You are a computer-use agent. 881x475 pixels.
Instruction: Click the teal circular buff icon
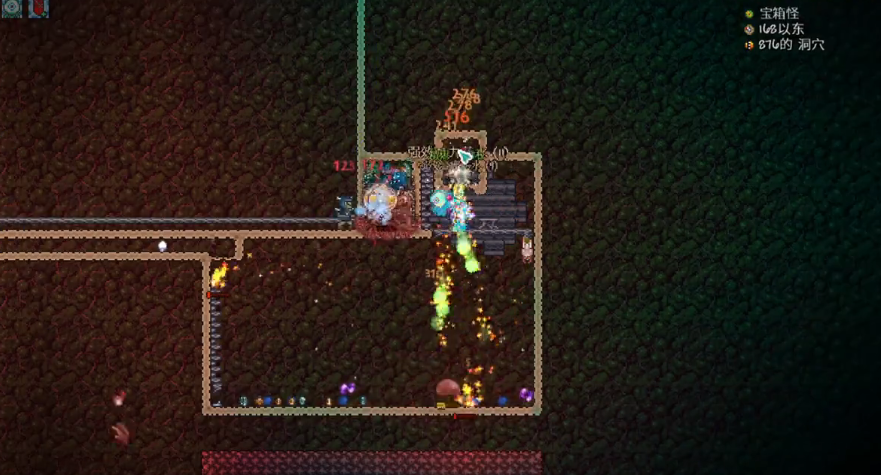[14, 8]
